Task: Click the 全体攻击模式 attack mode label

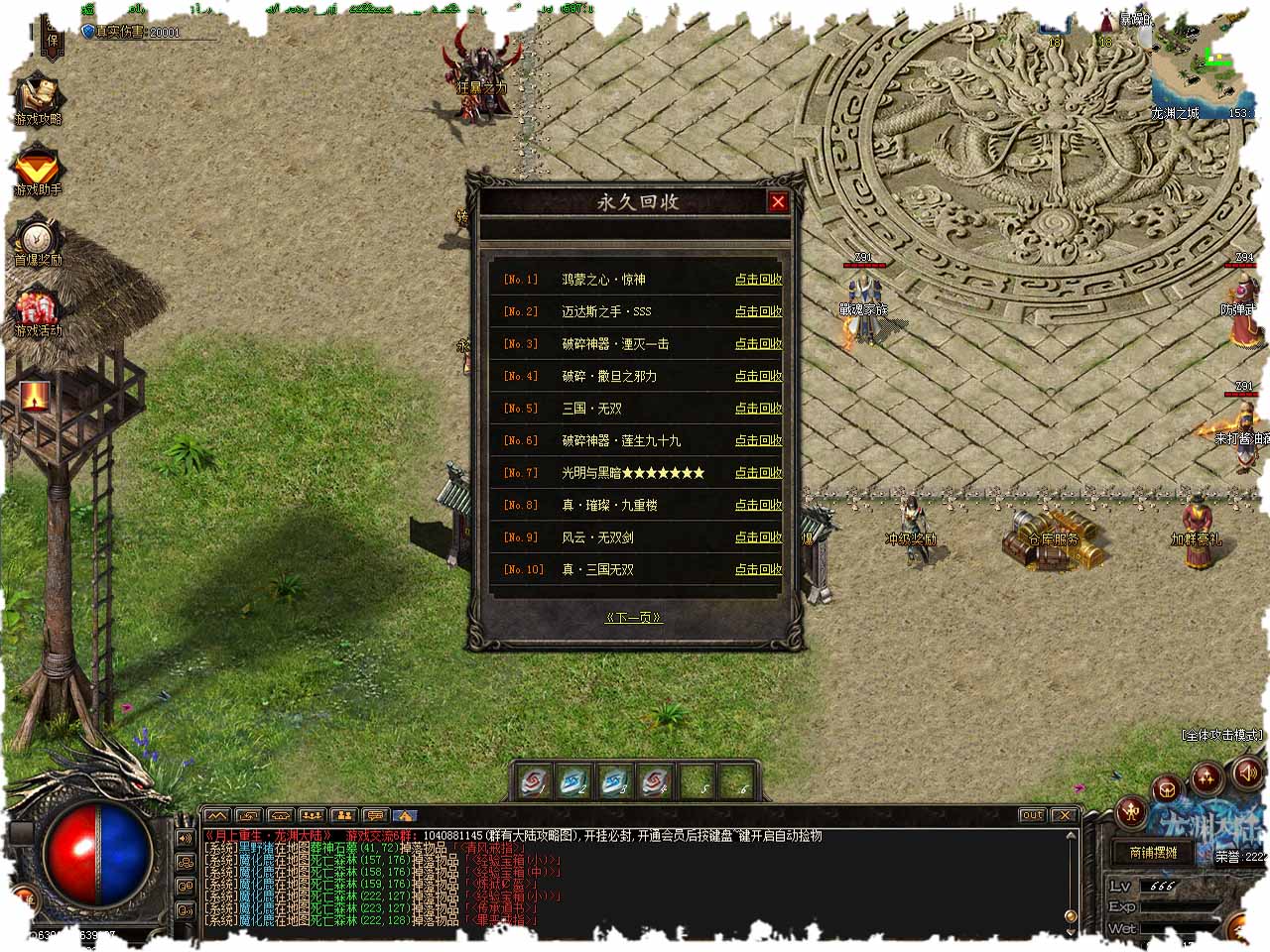Action: point(1222,735)
